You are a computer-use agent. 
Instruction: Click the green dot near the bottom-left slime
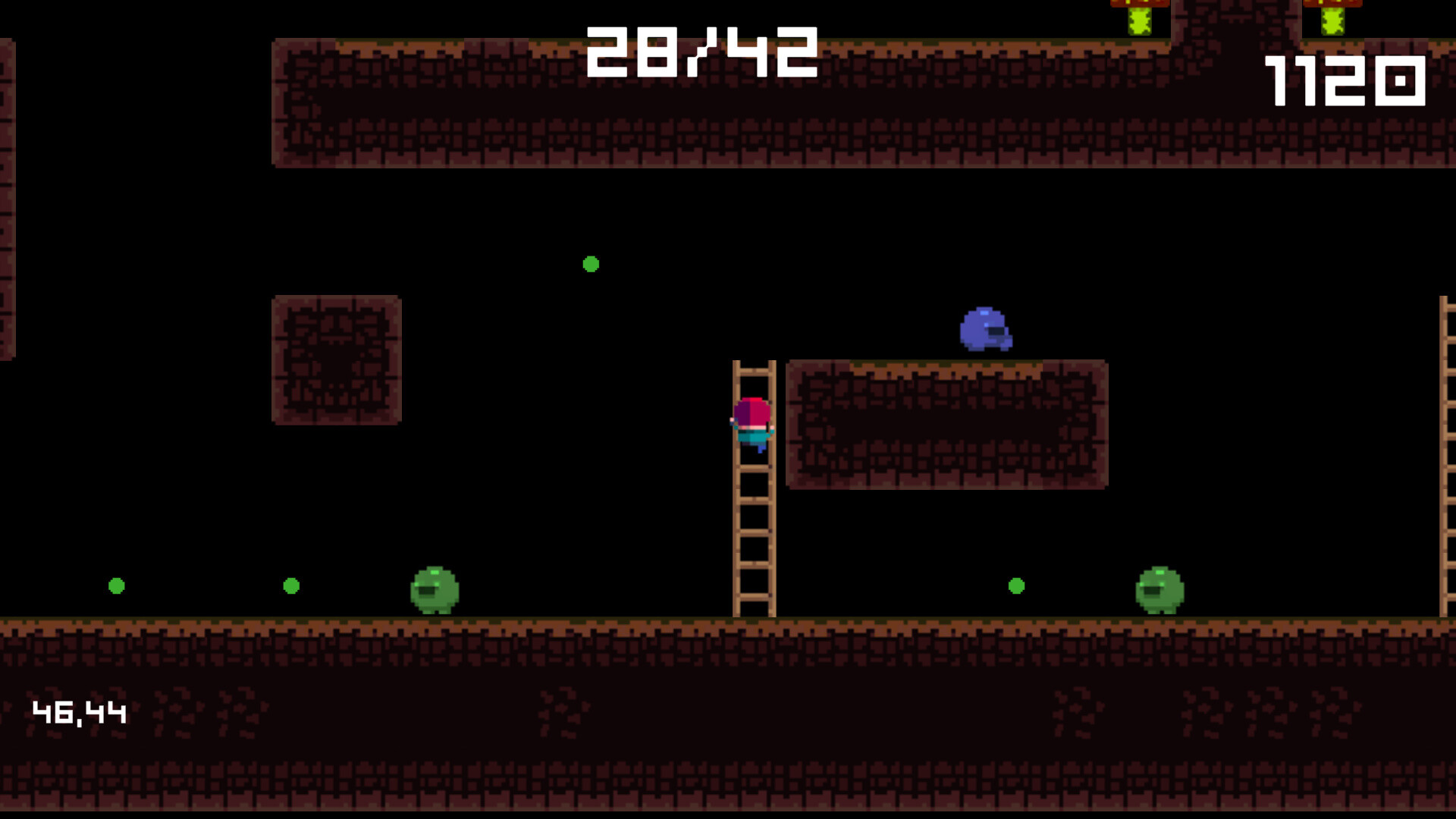click(290, 585)
